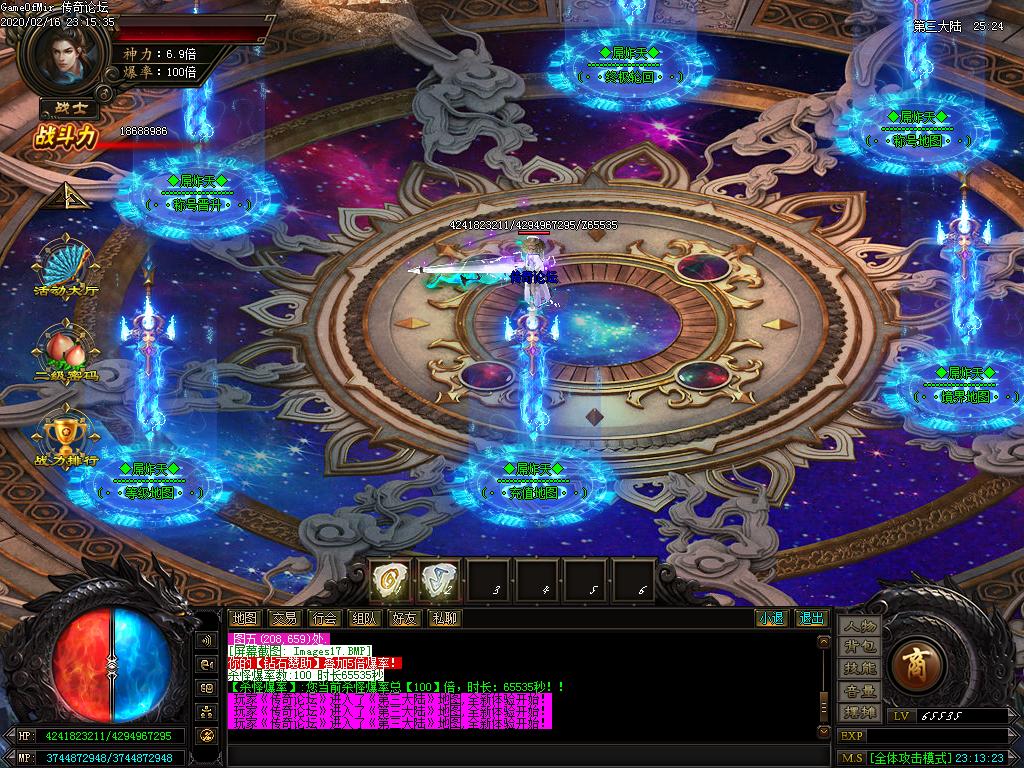Viewport: 1024px width, 768px height.
Task: Open the 组队 team tab
Action: (364, 619)
